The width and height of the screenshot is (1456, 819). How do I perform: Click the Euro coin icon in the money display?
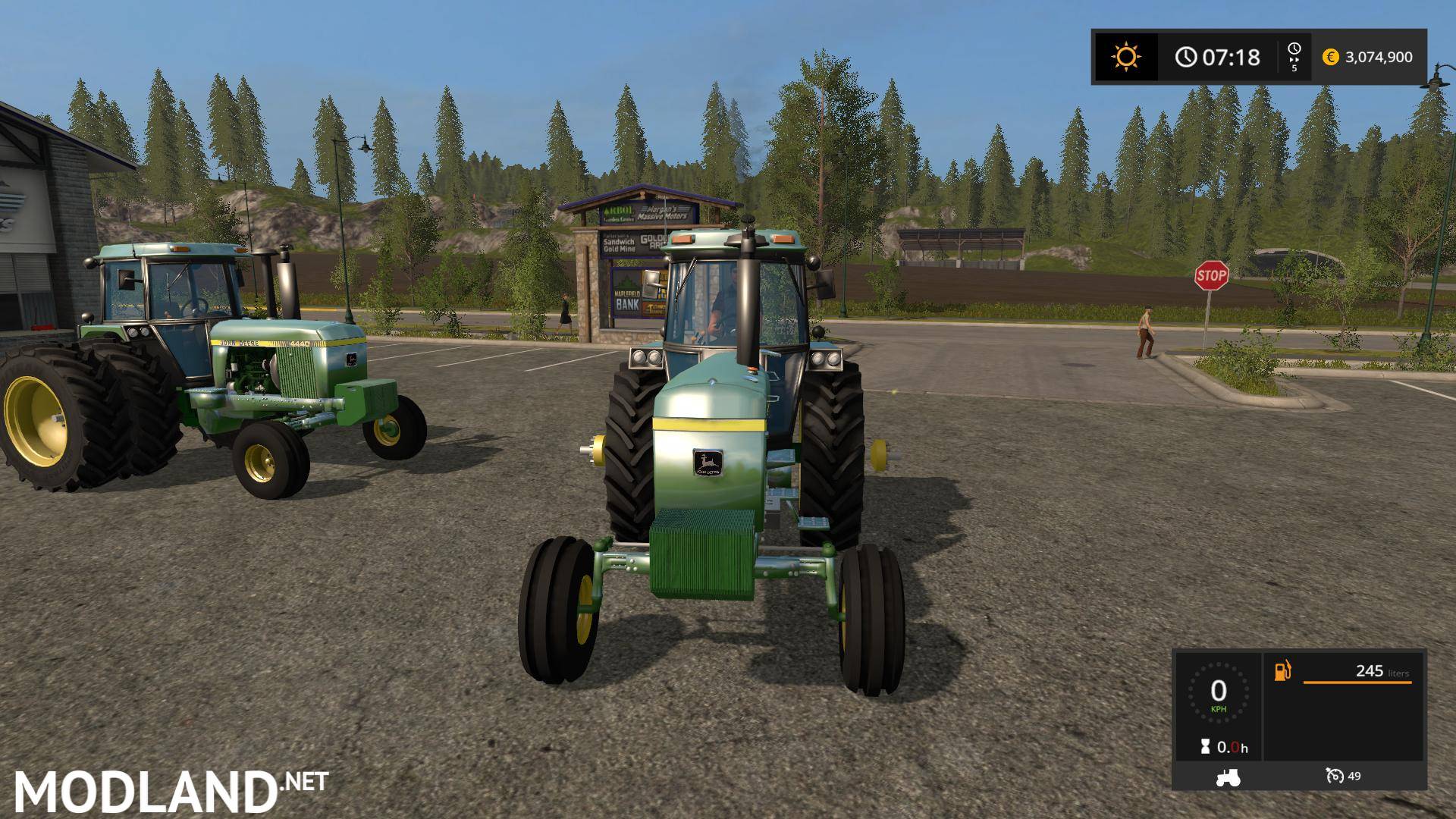[x=1330, y=57]
